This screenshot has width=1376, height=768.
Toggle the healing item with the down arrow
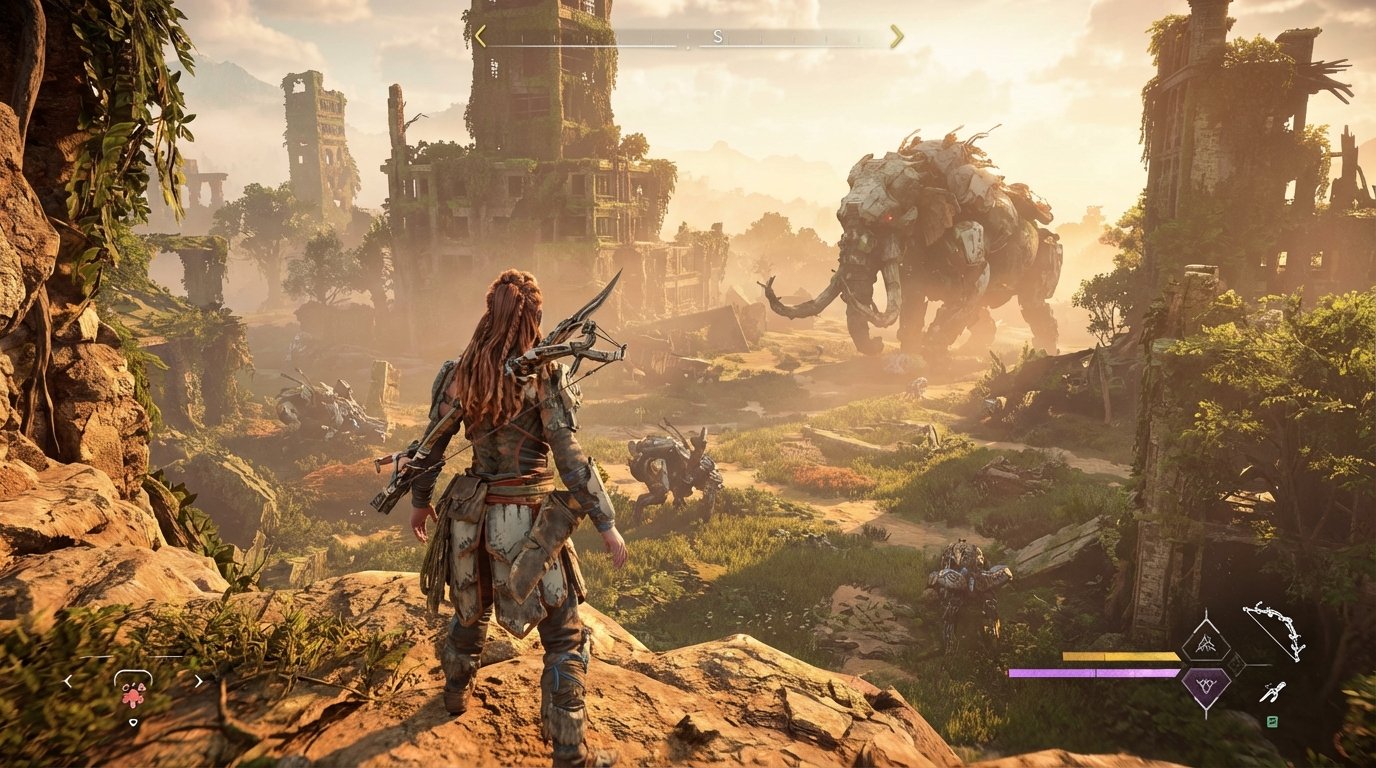tap(134, 722)
